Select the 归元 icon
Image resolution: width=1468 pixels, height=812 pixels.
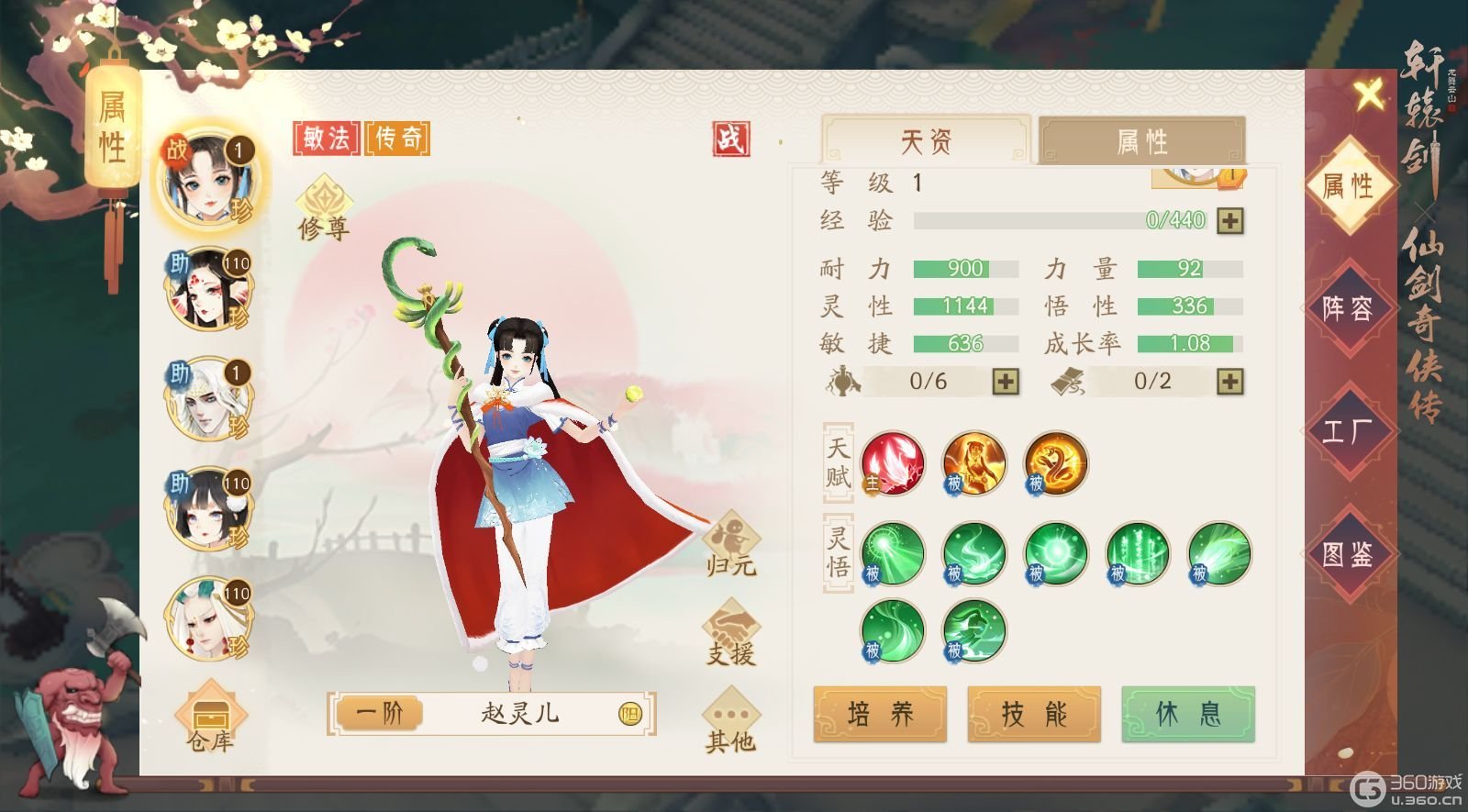pos(731,542)
